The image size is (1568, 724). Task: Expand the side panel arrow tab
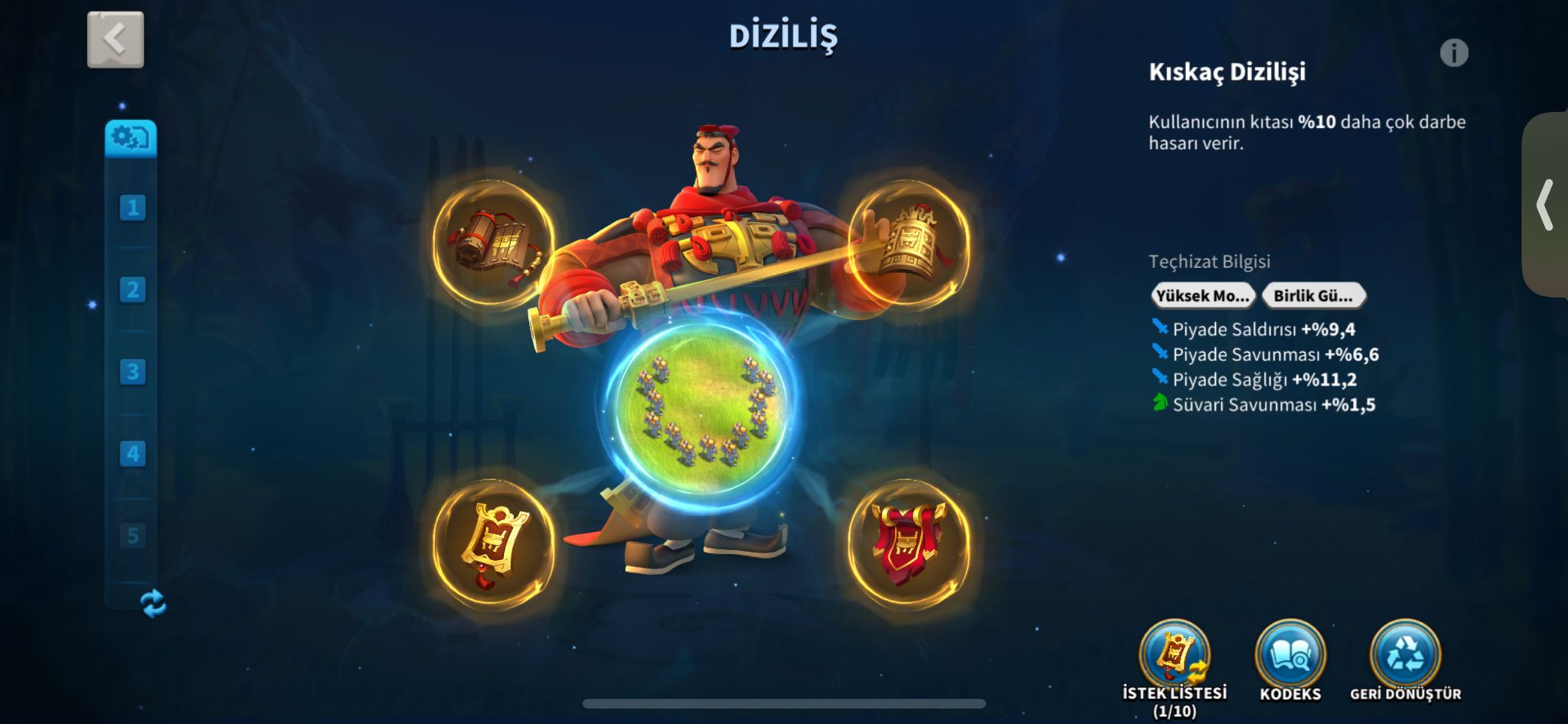(1546, 205)
